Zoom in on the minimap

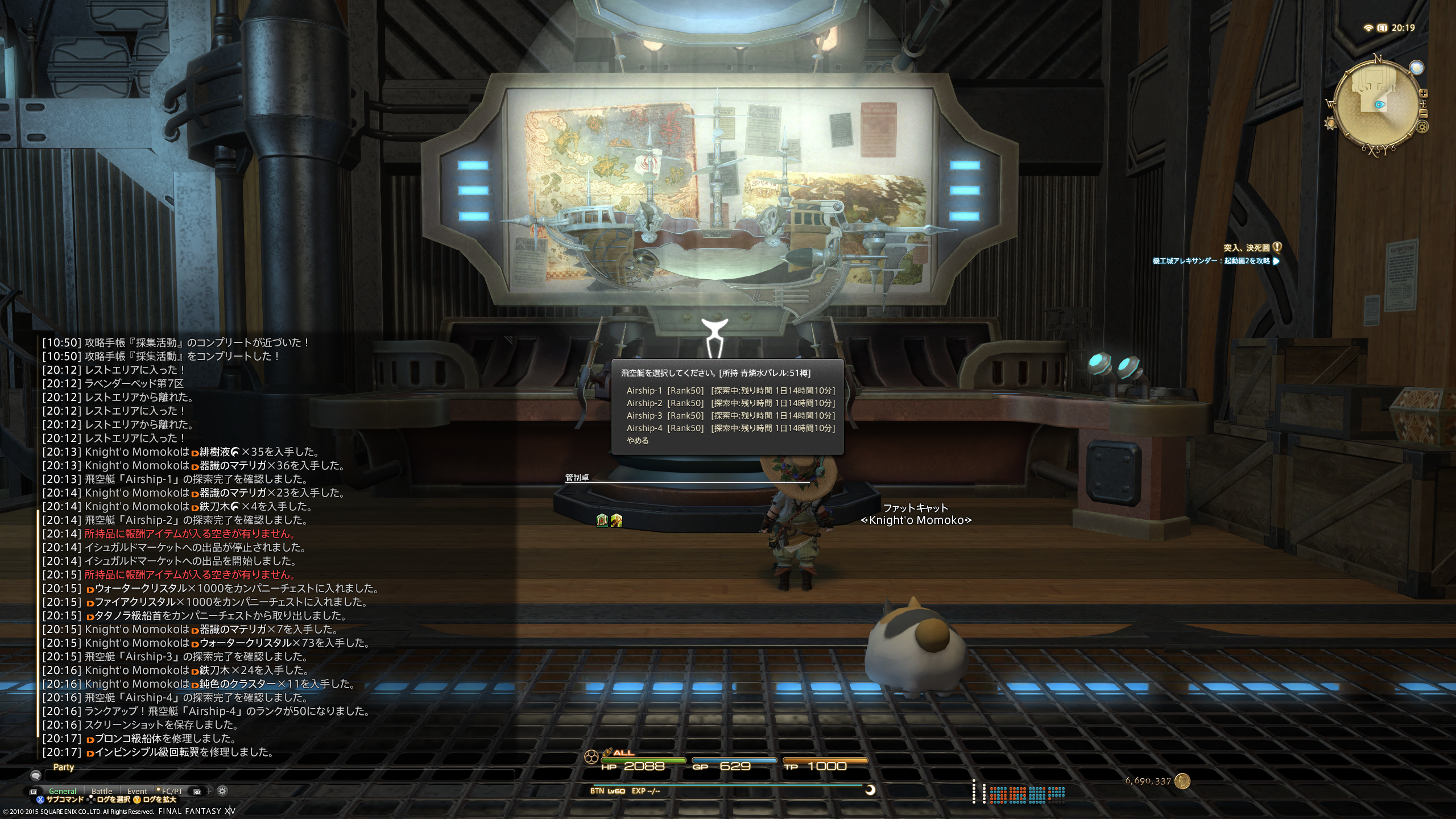(1424, 93)
